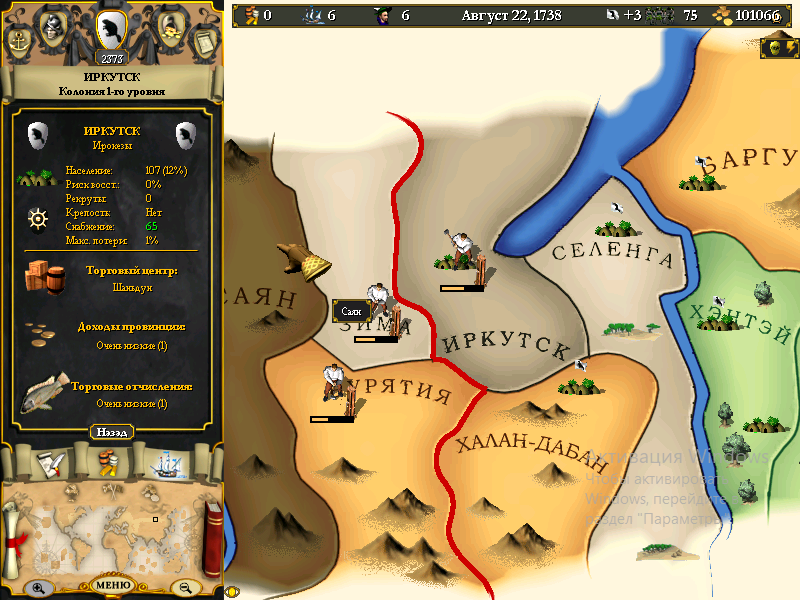This screenshot has height=600, width=800.
Task: Open the МЕНЮ game menu
Action: tap(113, 585)
